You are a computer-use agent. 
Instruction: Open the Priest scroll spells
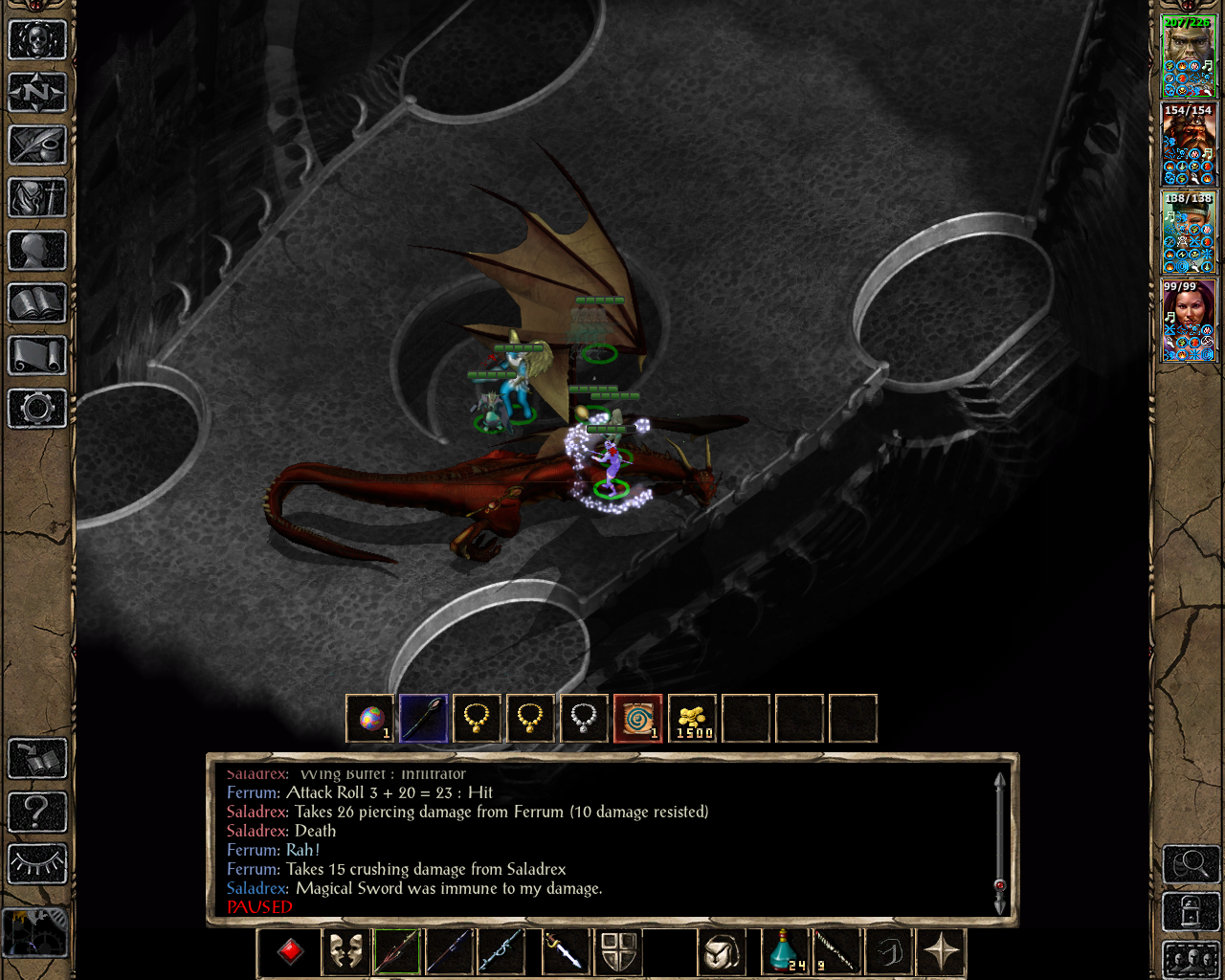tap(36, 356)
